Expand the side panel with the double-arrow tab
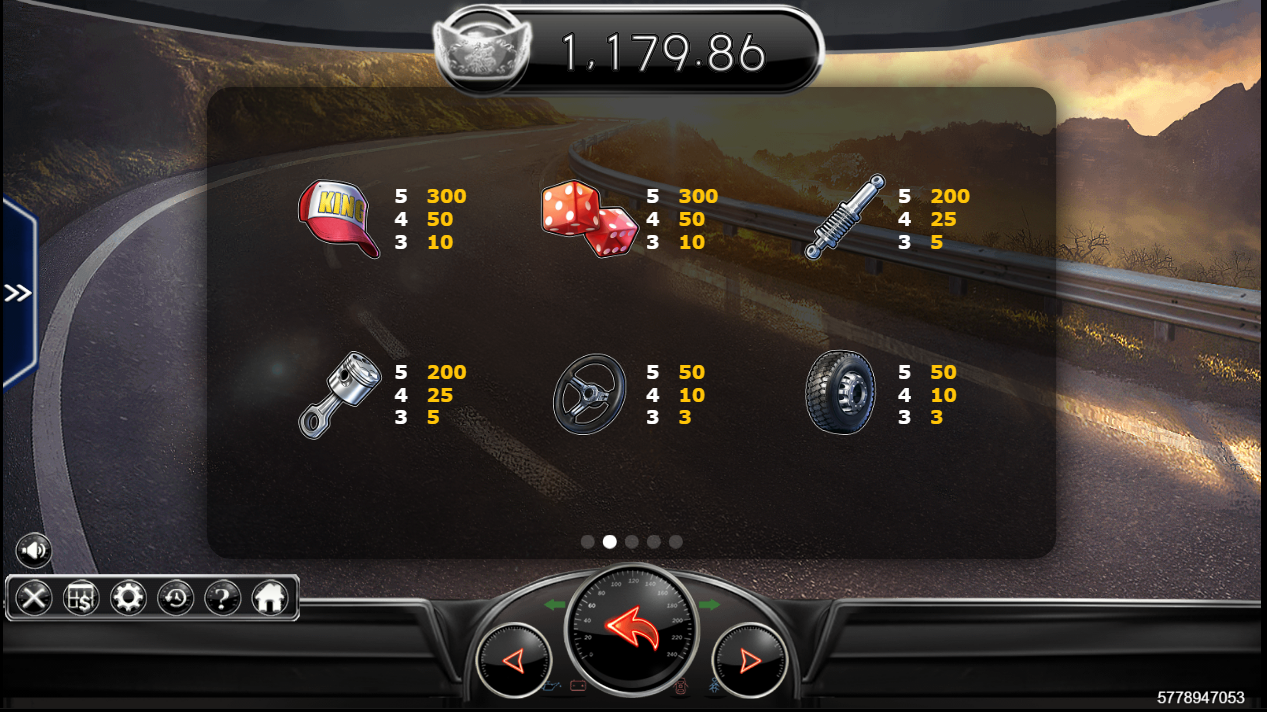 [x=18, y=293]
